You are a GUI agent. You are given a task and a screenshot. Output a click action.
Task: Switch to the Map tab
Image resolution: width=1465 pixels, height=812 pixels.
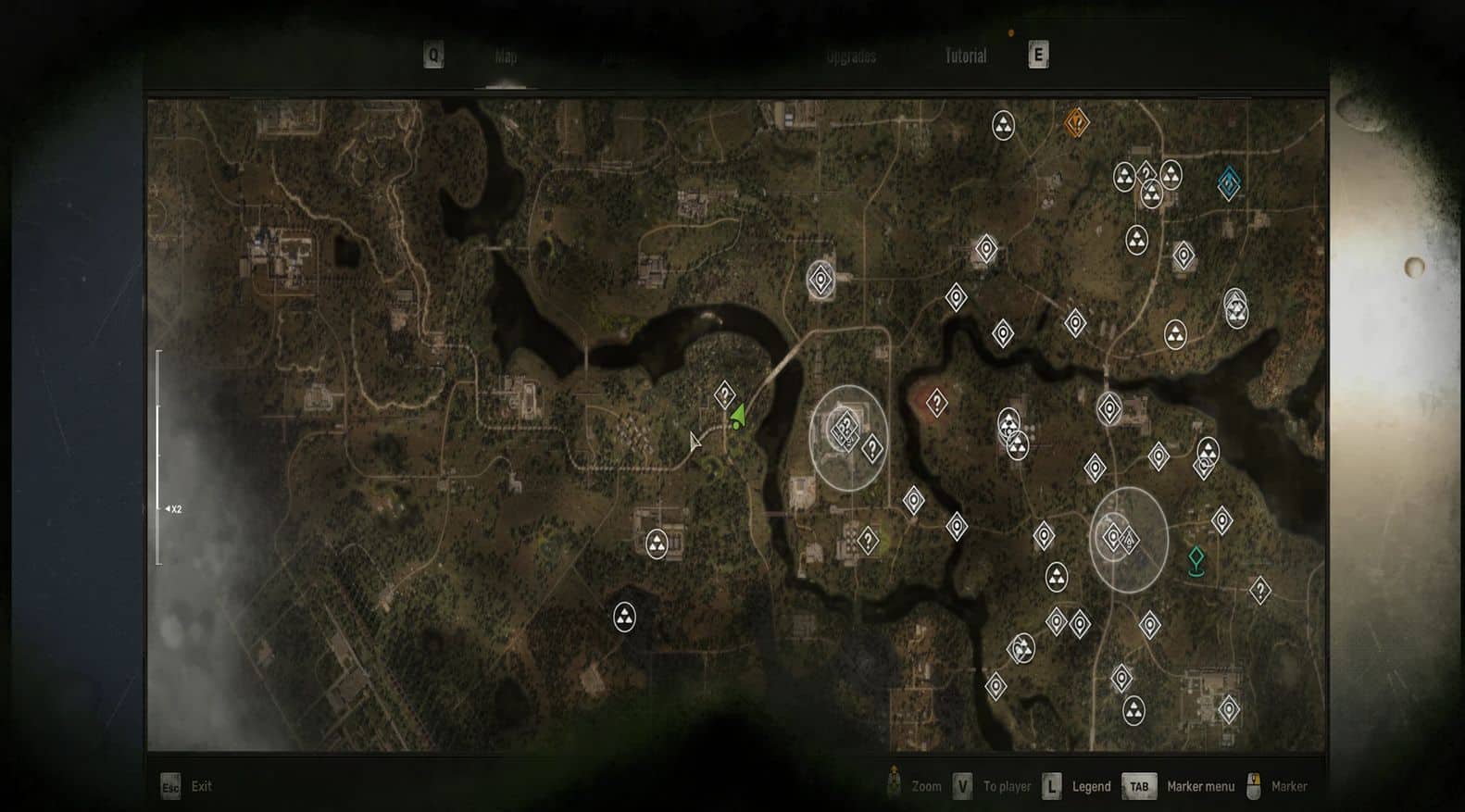506,56
